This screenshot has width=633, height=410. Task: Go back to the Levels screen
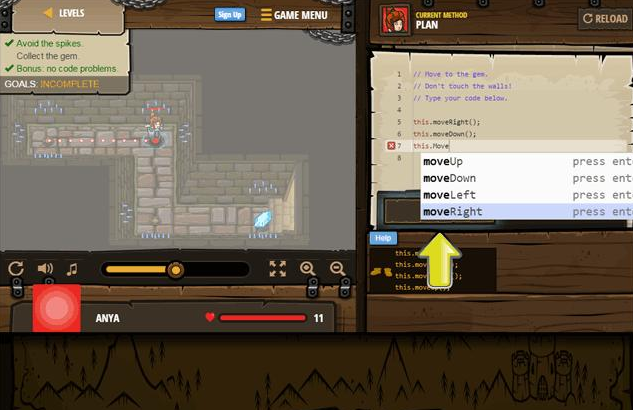(x=64, y=13)
